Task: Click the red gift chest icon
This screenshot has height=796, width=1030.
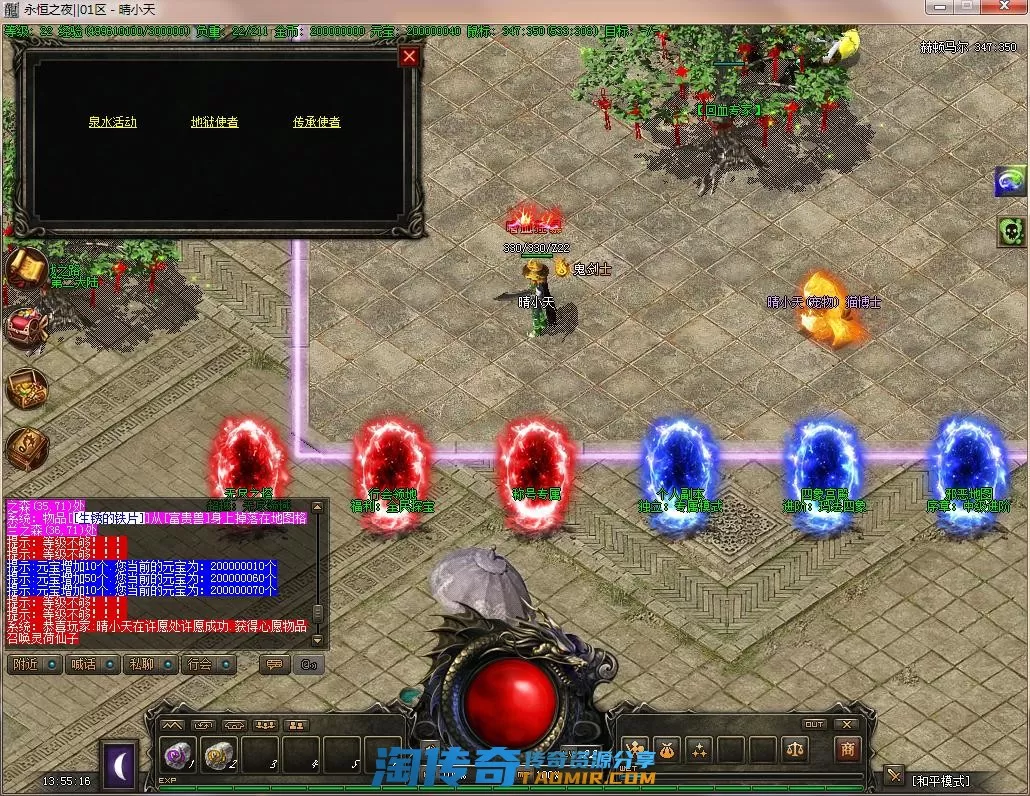Action: [x=27, y=328]
